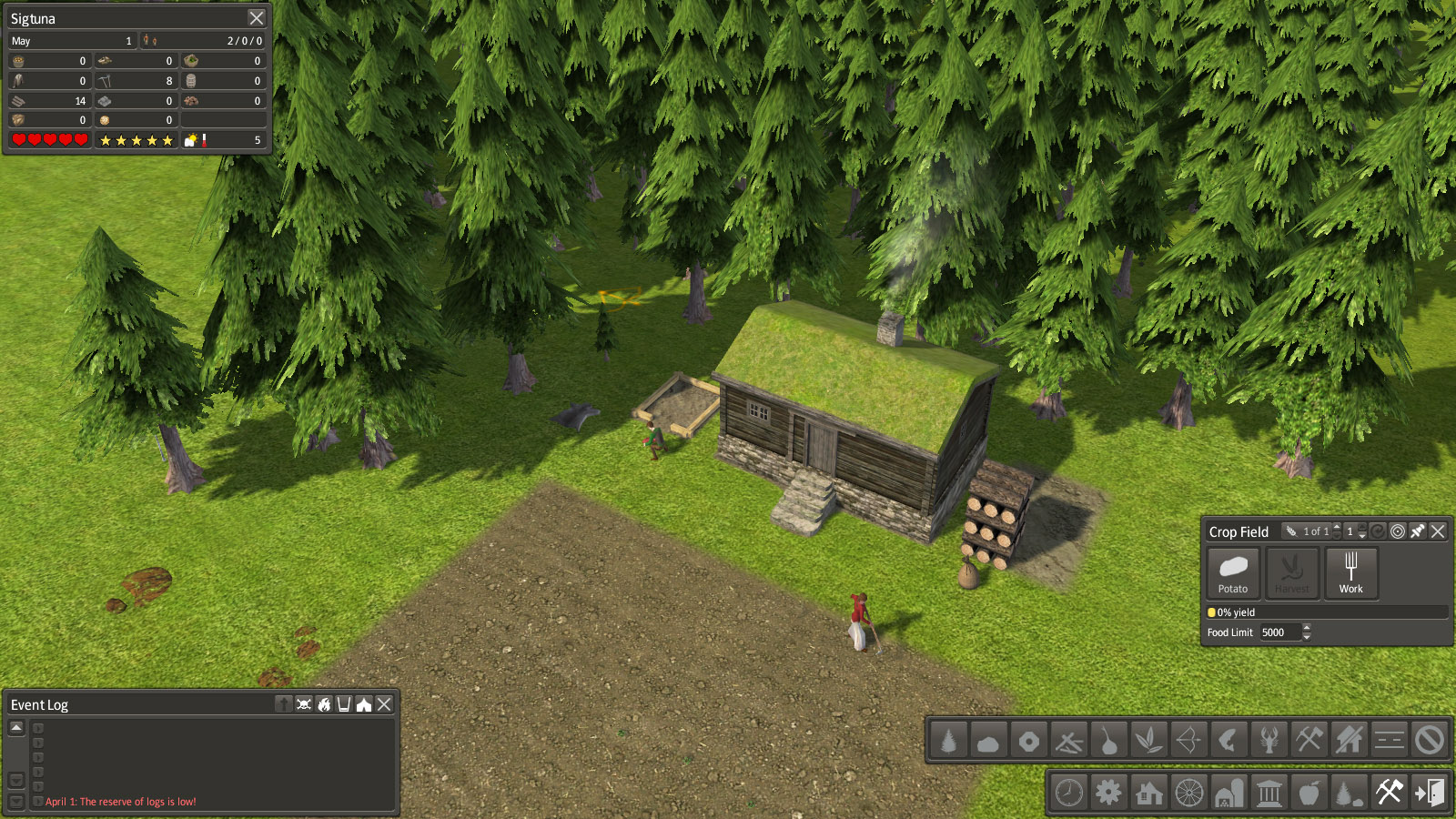Click the target icon in Crop Field header

1398,531
